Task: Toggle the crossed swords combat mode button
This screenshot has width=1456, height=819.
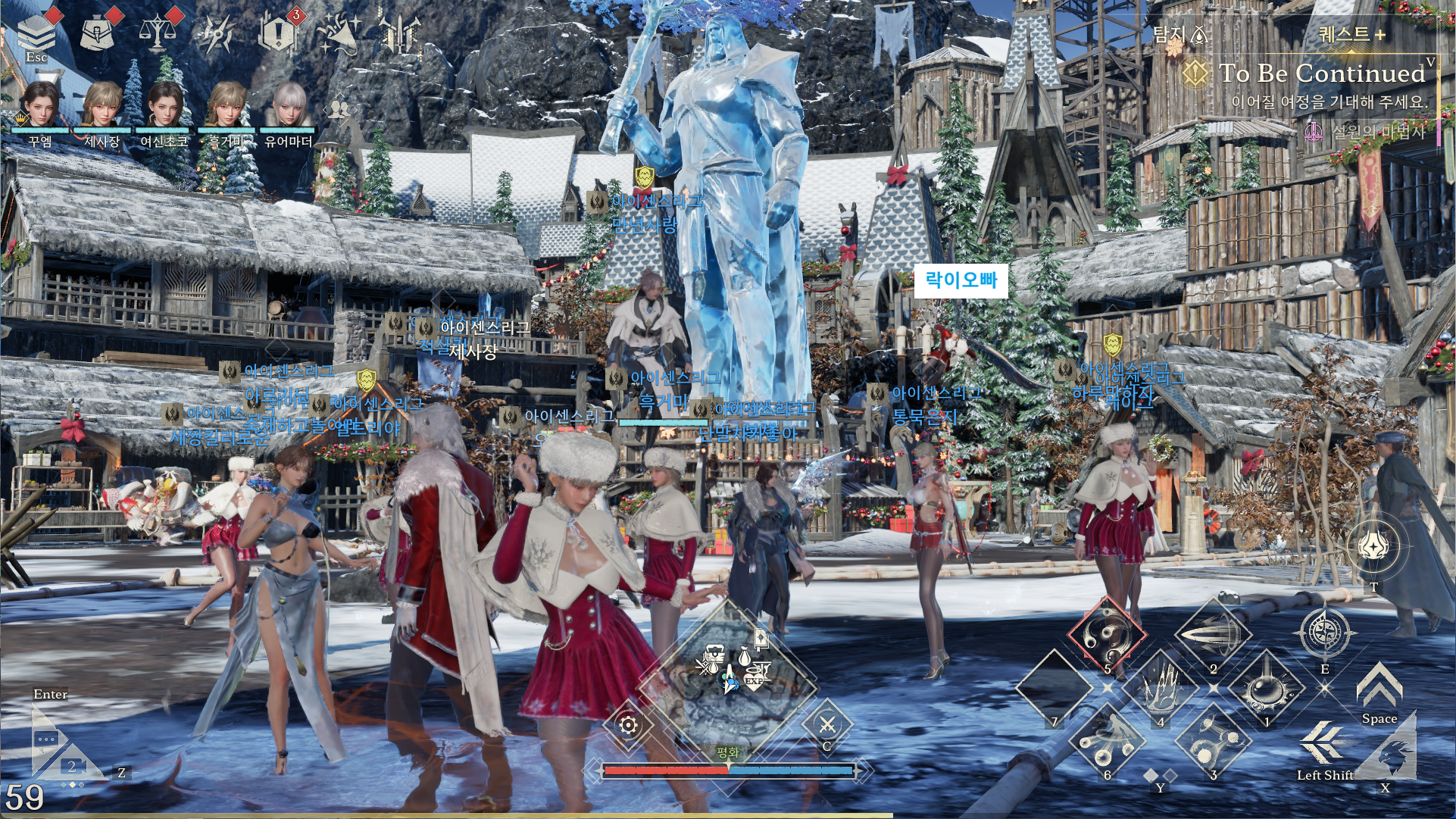Action: pos(826,725)
